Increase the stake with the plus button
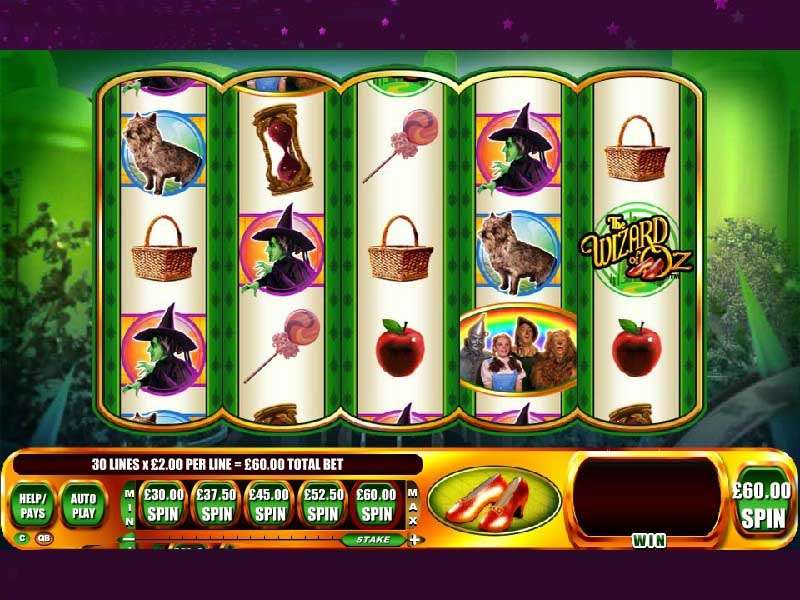 click(x=415, y=540)
